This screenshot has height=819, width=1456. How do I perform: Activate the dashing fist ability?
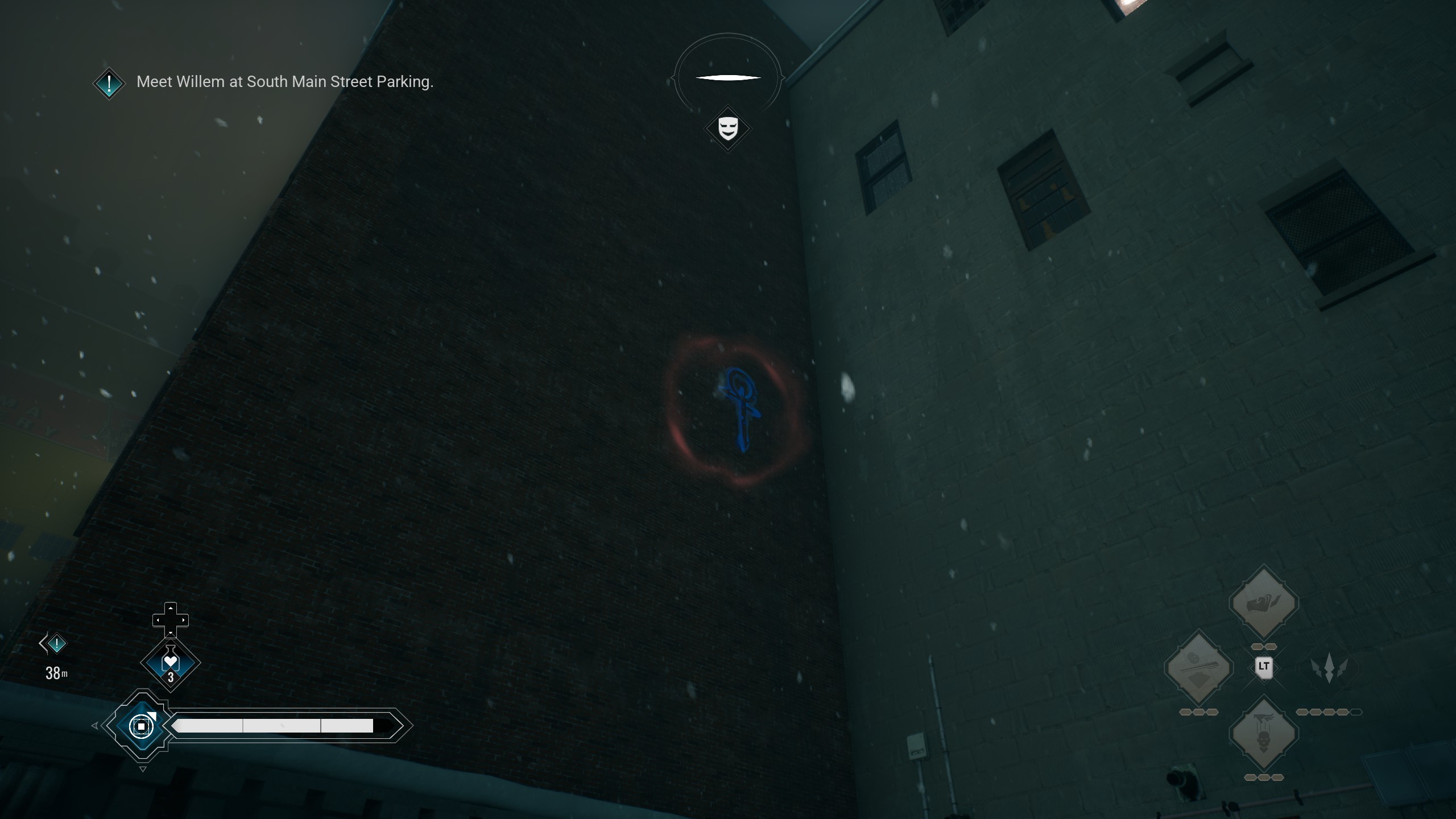(1263, 603)
